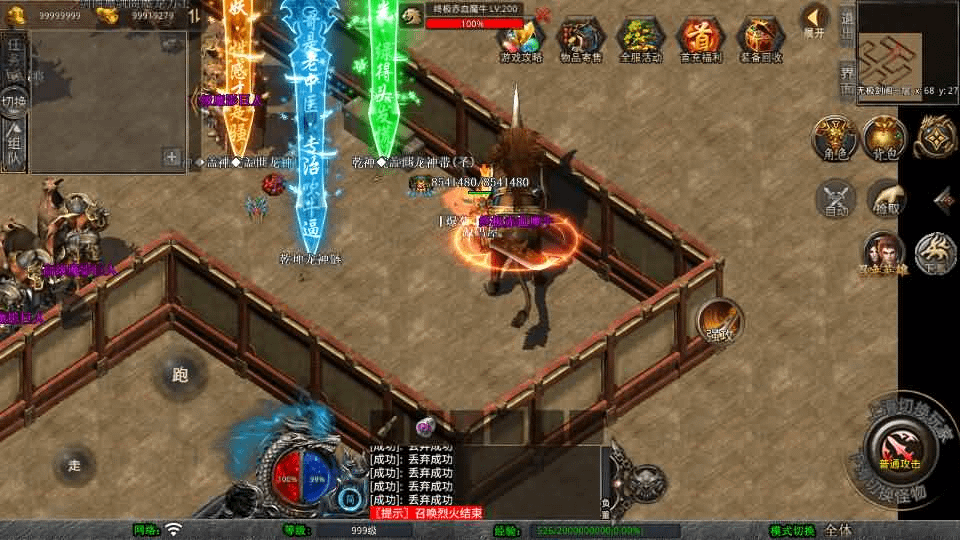Image resolution: width=960 pixels, height=540 pixels.
Task: Switch to the 组队 team tab
Action: click(x=14, y=147)
